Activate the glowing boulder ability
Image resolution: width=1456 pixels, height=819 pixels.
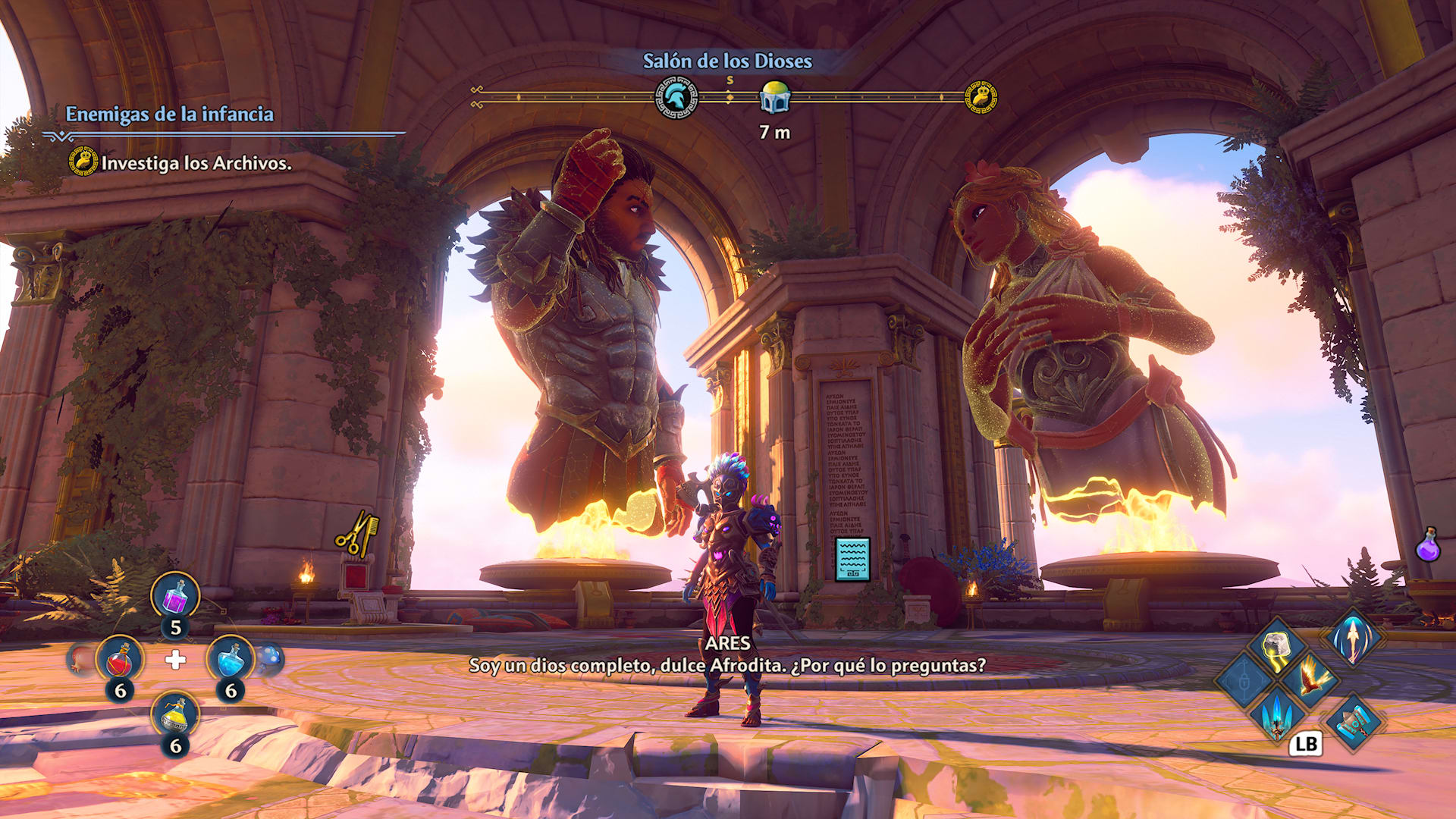click(x=1277, y=647)
